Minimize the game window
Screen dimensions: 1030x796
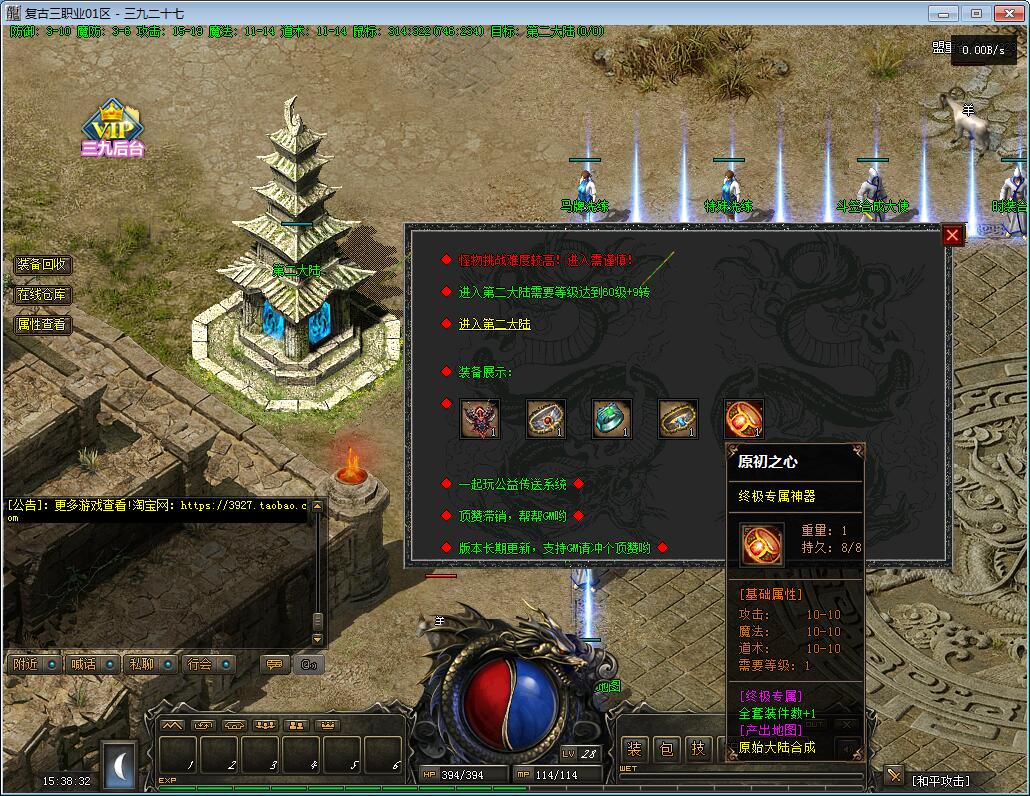(x=943, y=13)
